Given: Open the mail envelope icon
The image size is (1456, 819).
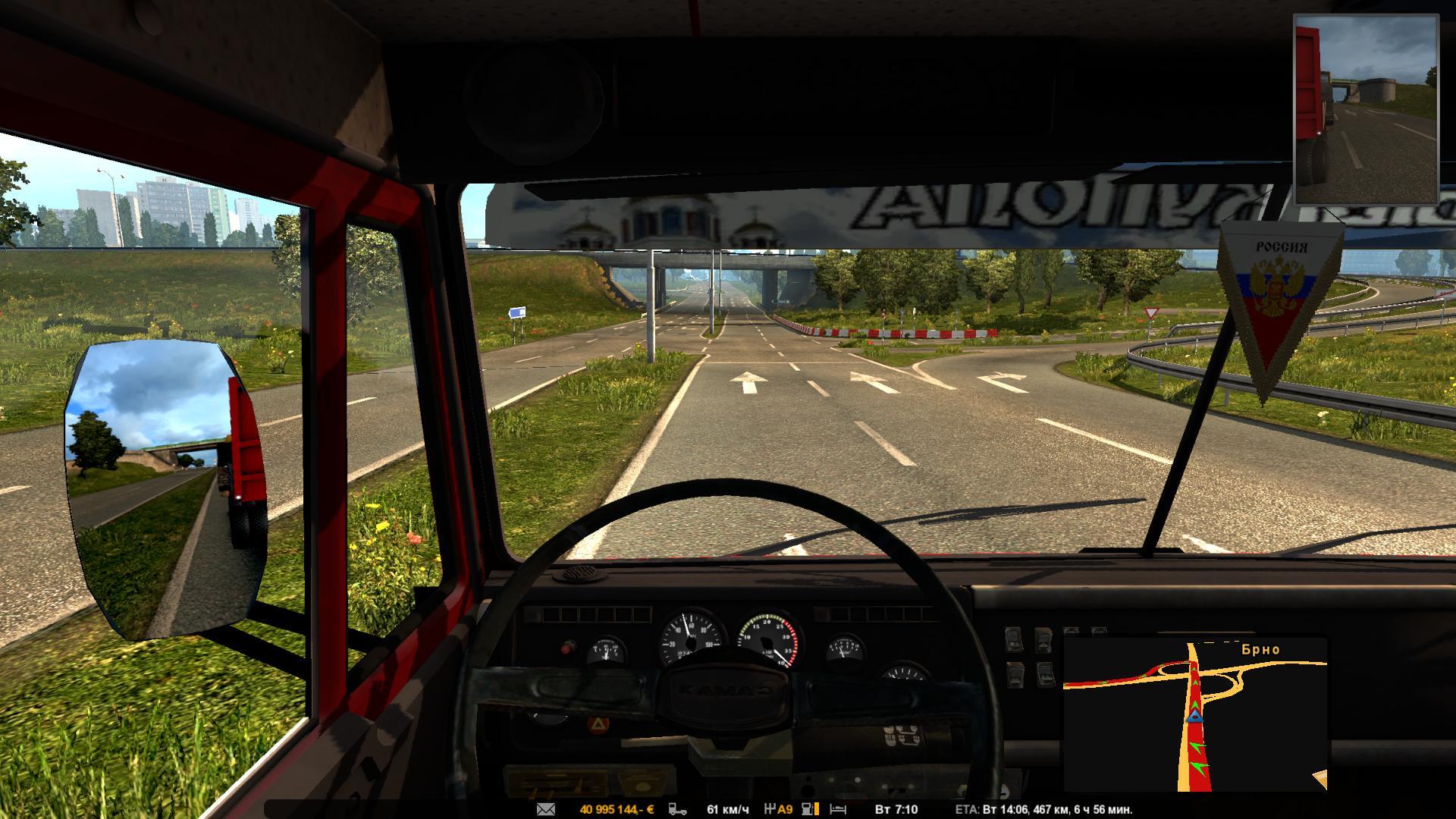Looking at the screenshot, I should (546, 809).
